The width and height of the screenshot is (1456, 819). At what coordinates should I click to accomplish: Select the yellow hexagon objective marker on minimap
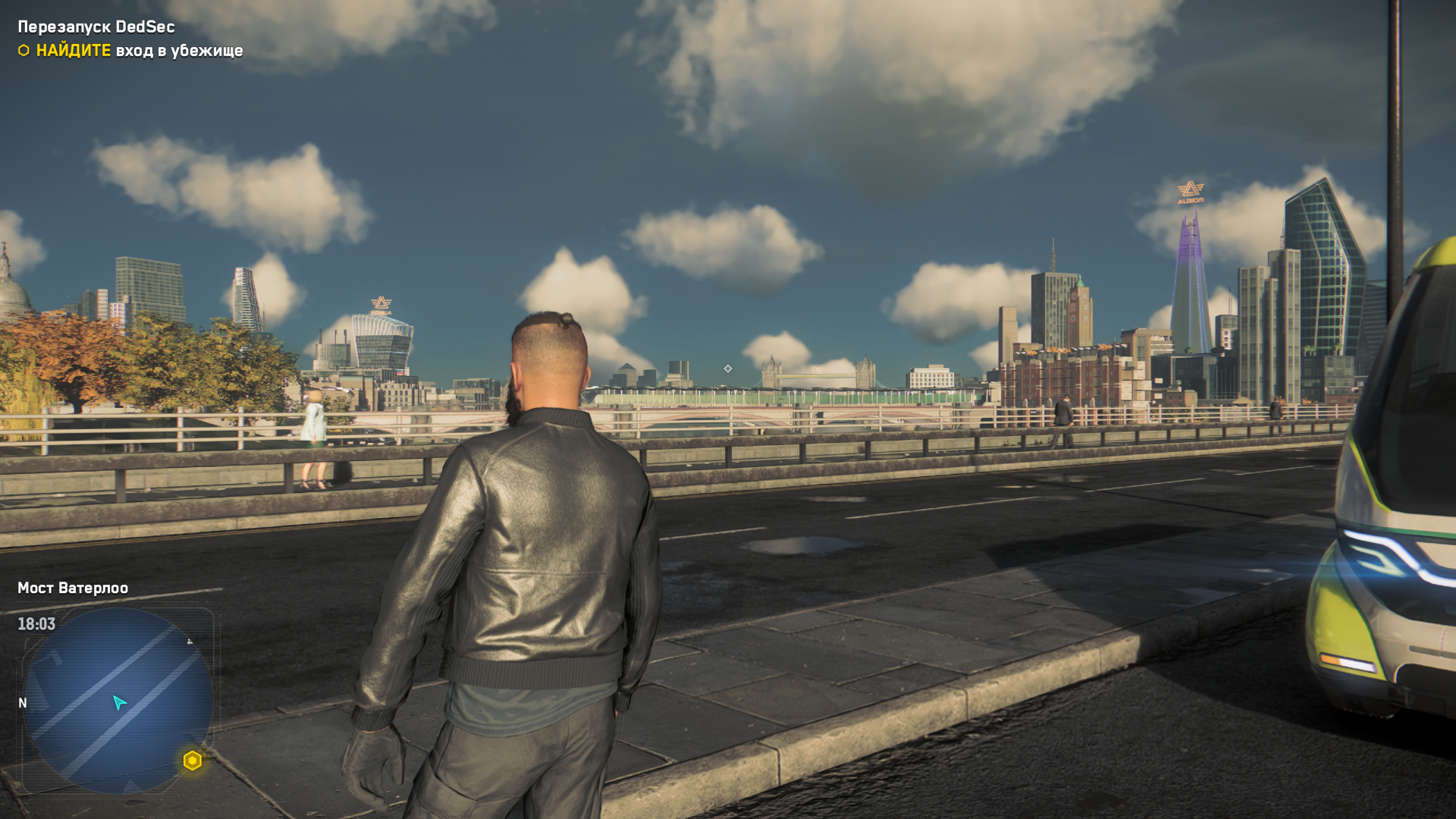(193, 761)
